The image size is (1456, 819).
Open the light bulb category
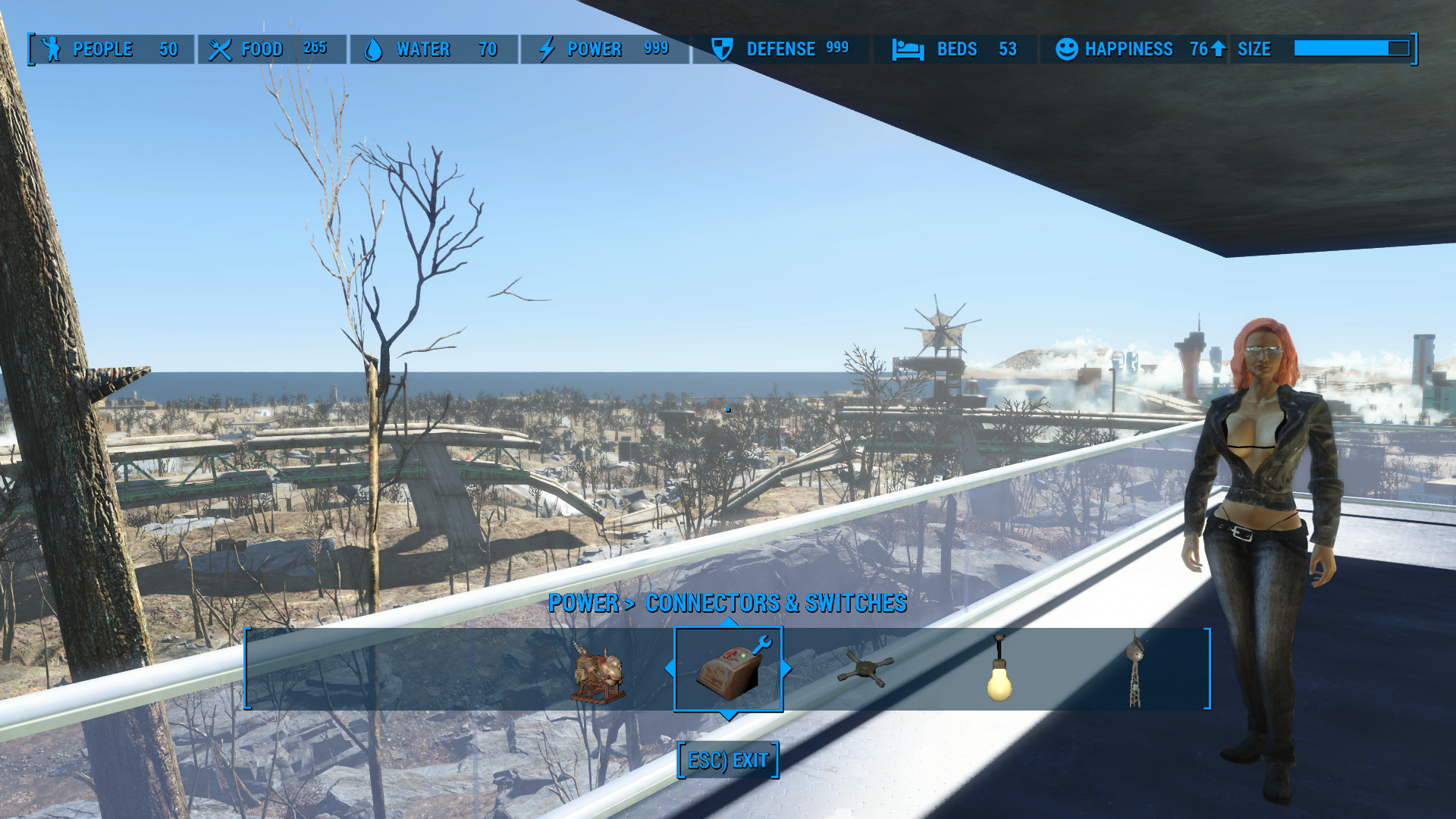pos(999,670)
